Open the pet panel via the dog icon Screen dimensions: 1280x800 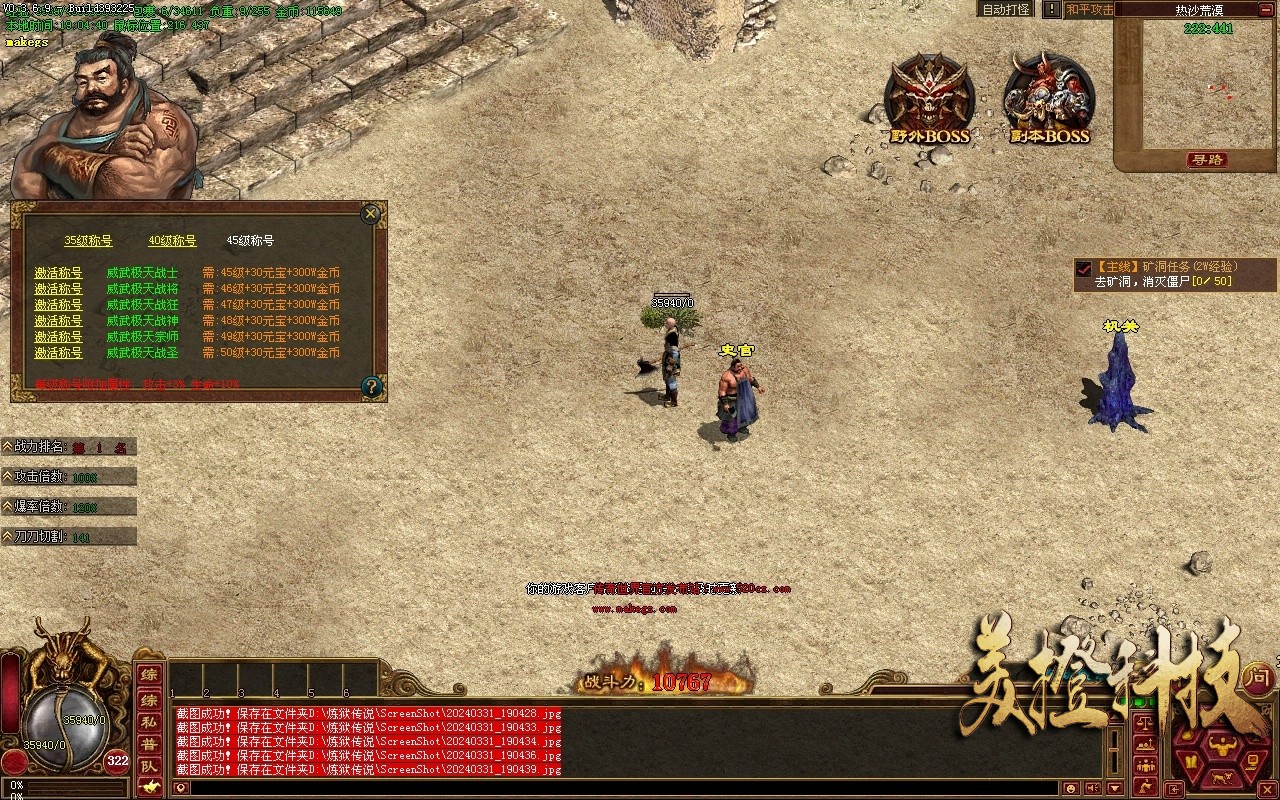pyautogui.click(x=1221, y=777)
